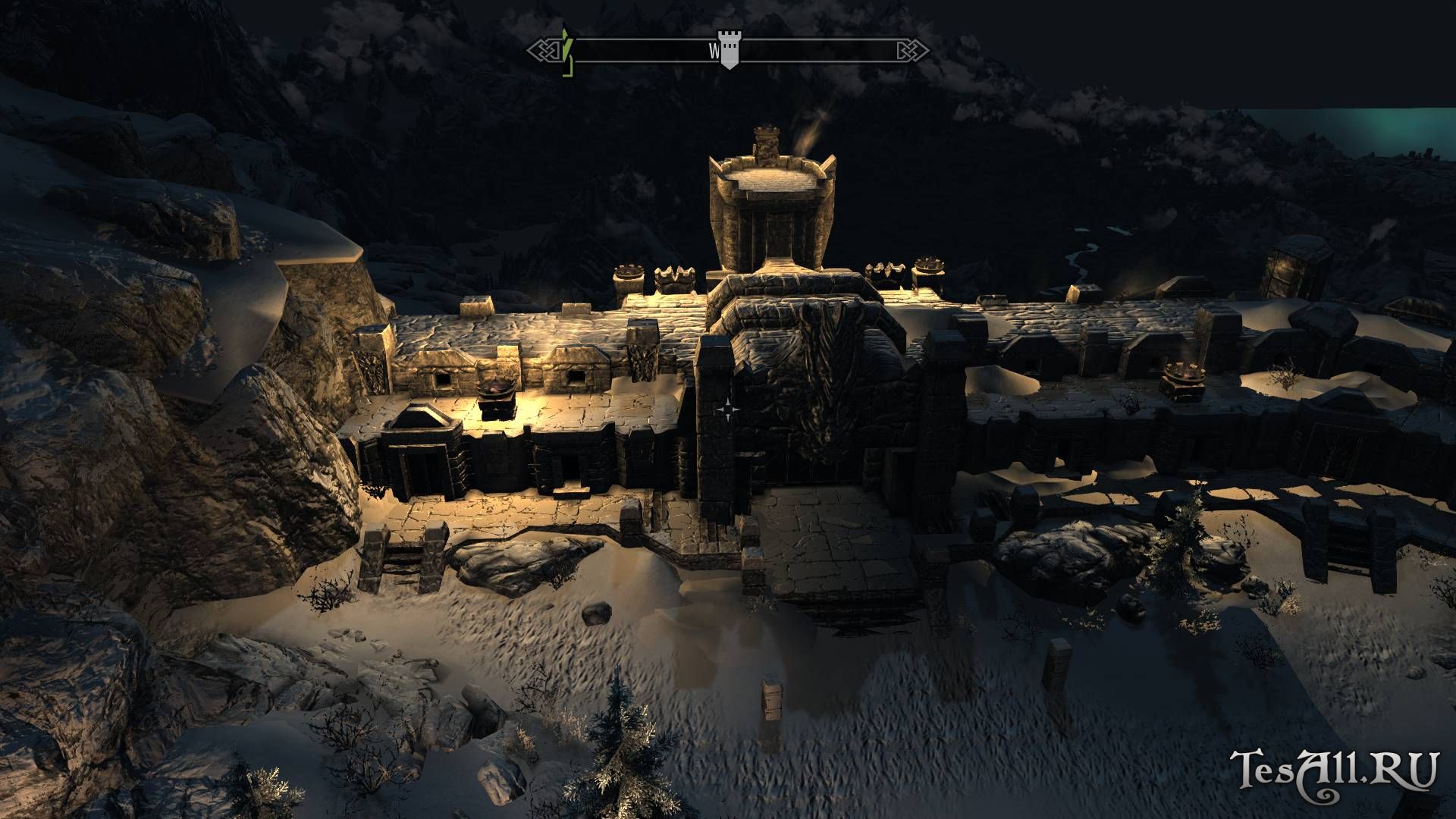Click the fort tower marker on the compass

click(729, 52)
